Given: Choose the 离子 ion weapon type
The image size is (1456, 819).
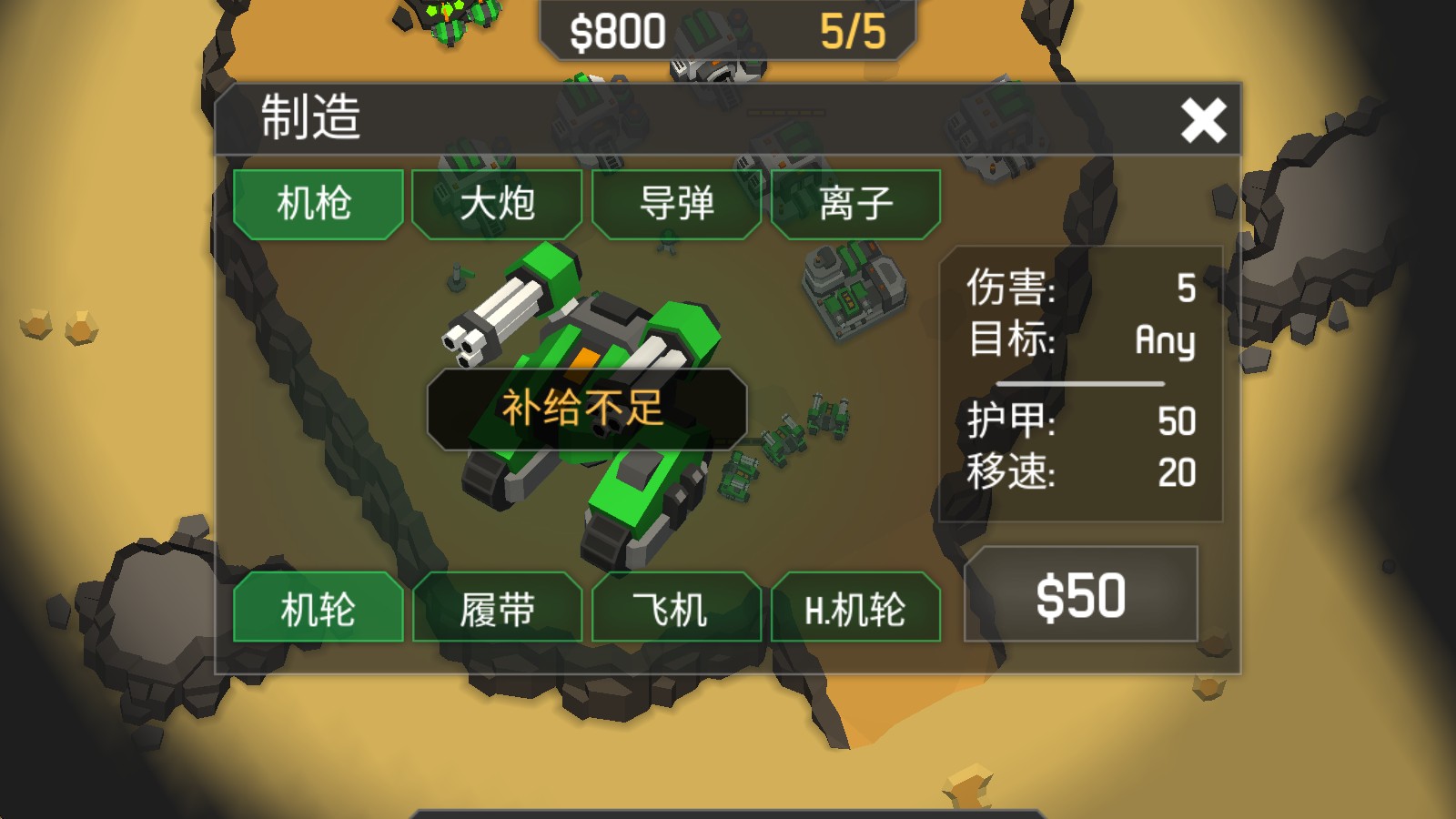Looking at the screenshot, I should tap(855, 204).
